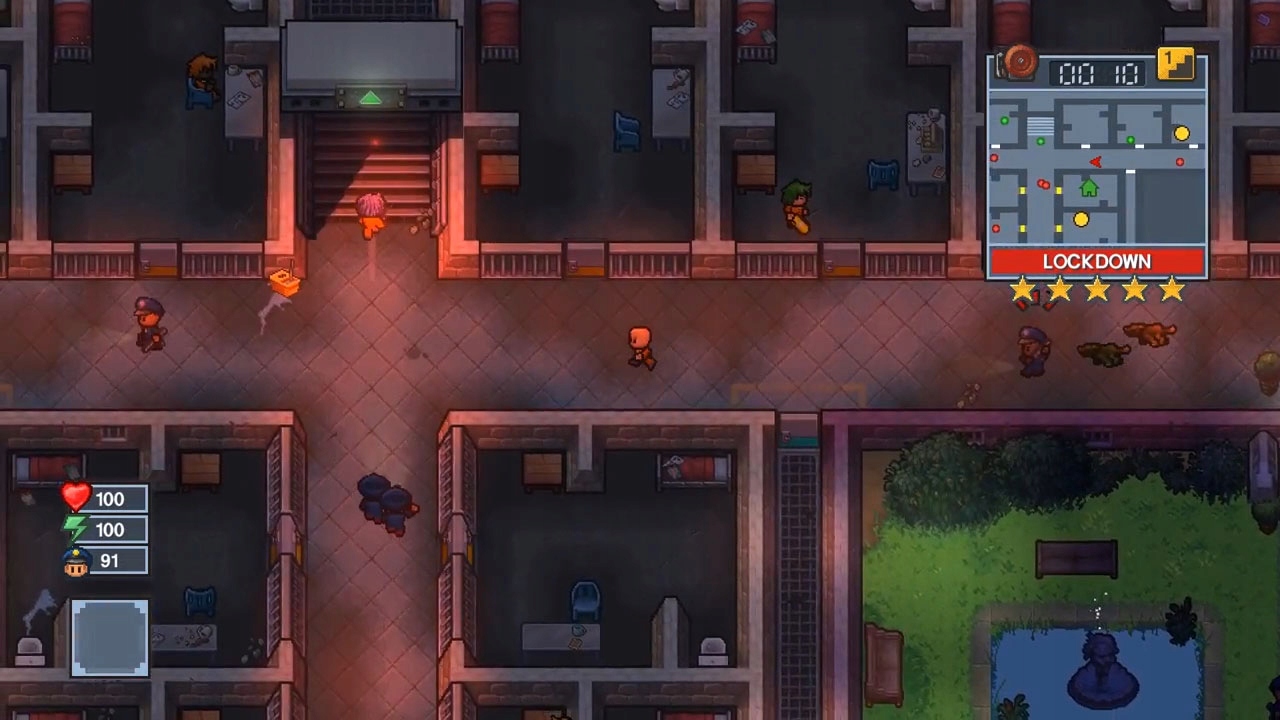The width and height of the screenshot is (1280, 720).
Task: Click the digital timer showing 0010
Action: coord(1097,72)
